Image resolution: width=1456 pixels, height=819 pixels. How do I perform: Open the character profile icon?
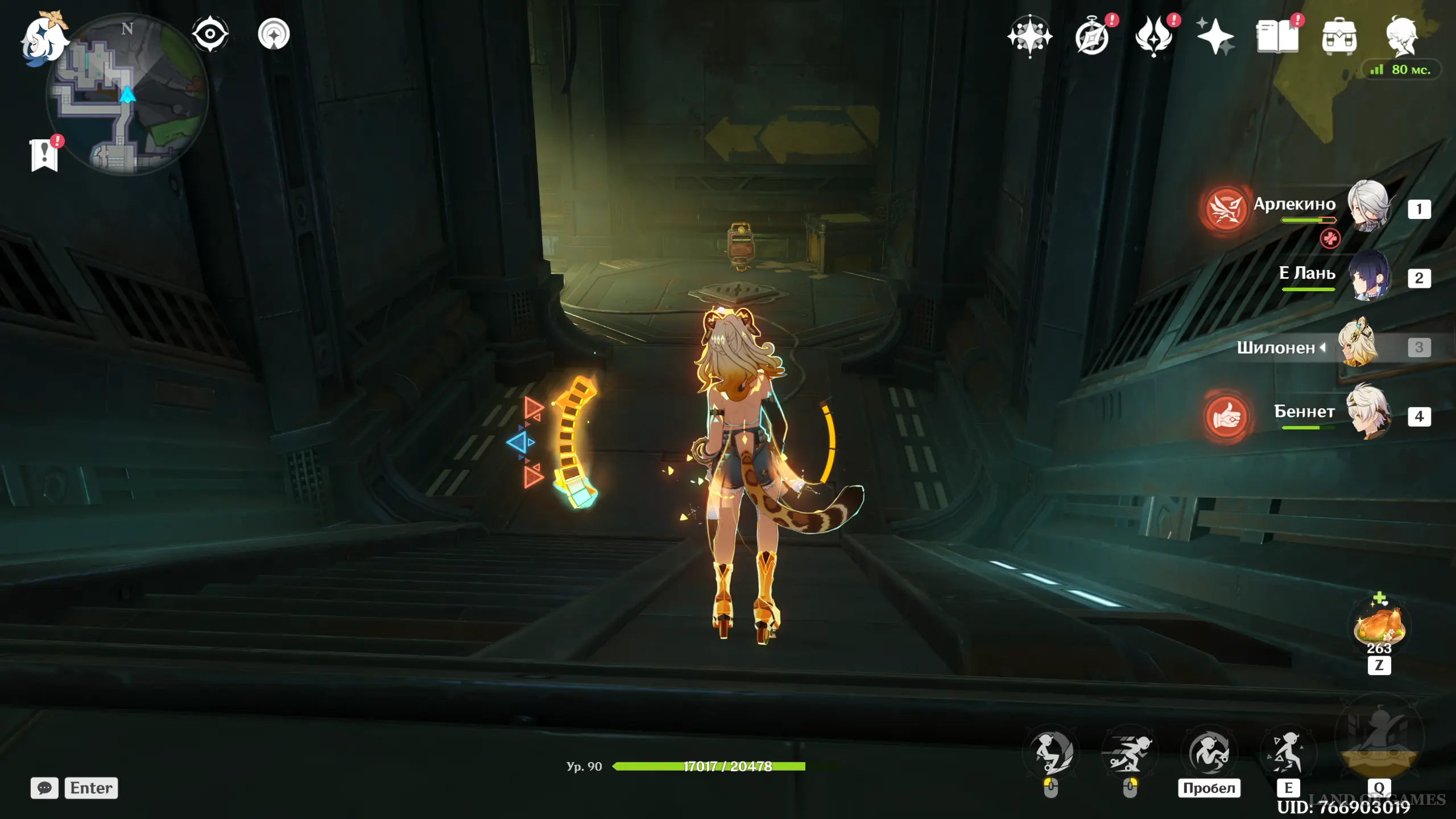point(1401,36)
